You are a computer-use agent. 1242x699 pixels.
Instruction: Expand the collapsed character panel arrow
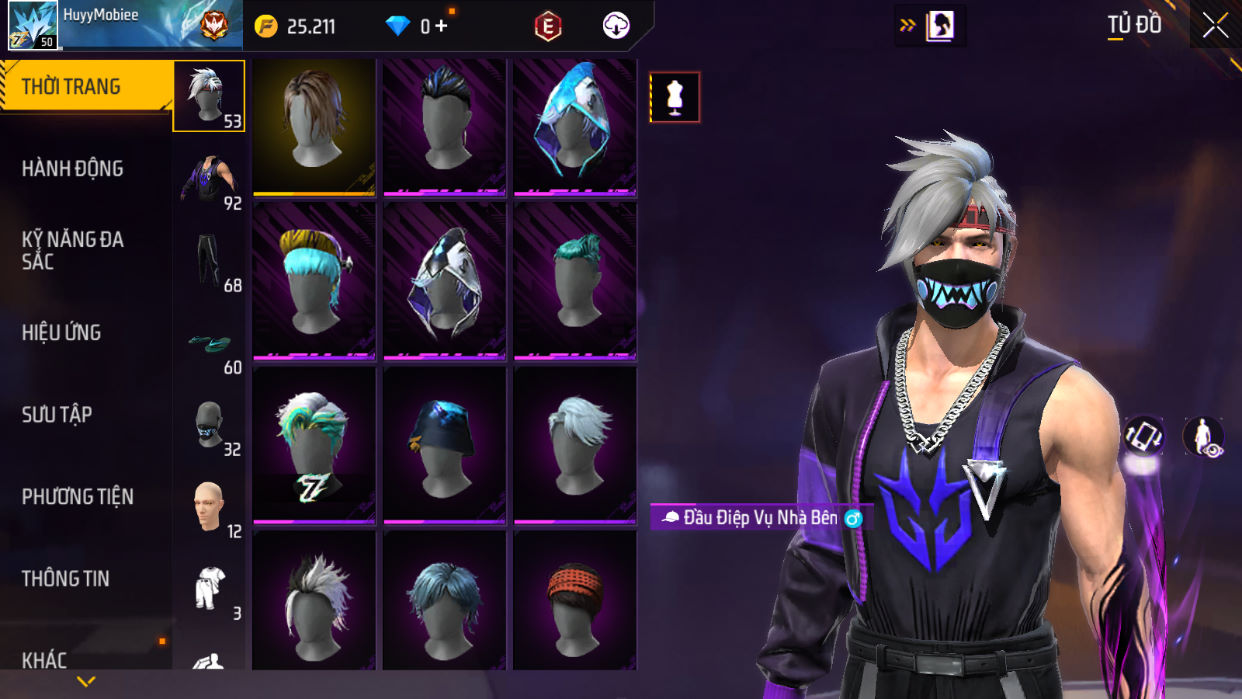tap(930, 26)
